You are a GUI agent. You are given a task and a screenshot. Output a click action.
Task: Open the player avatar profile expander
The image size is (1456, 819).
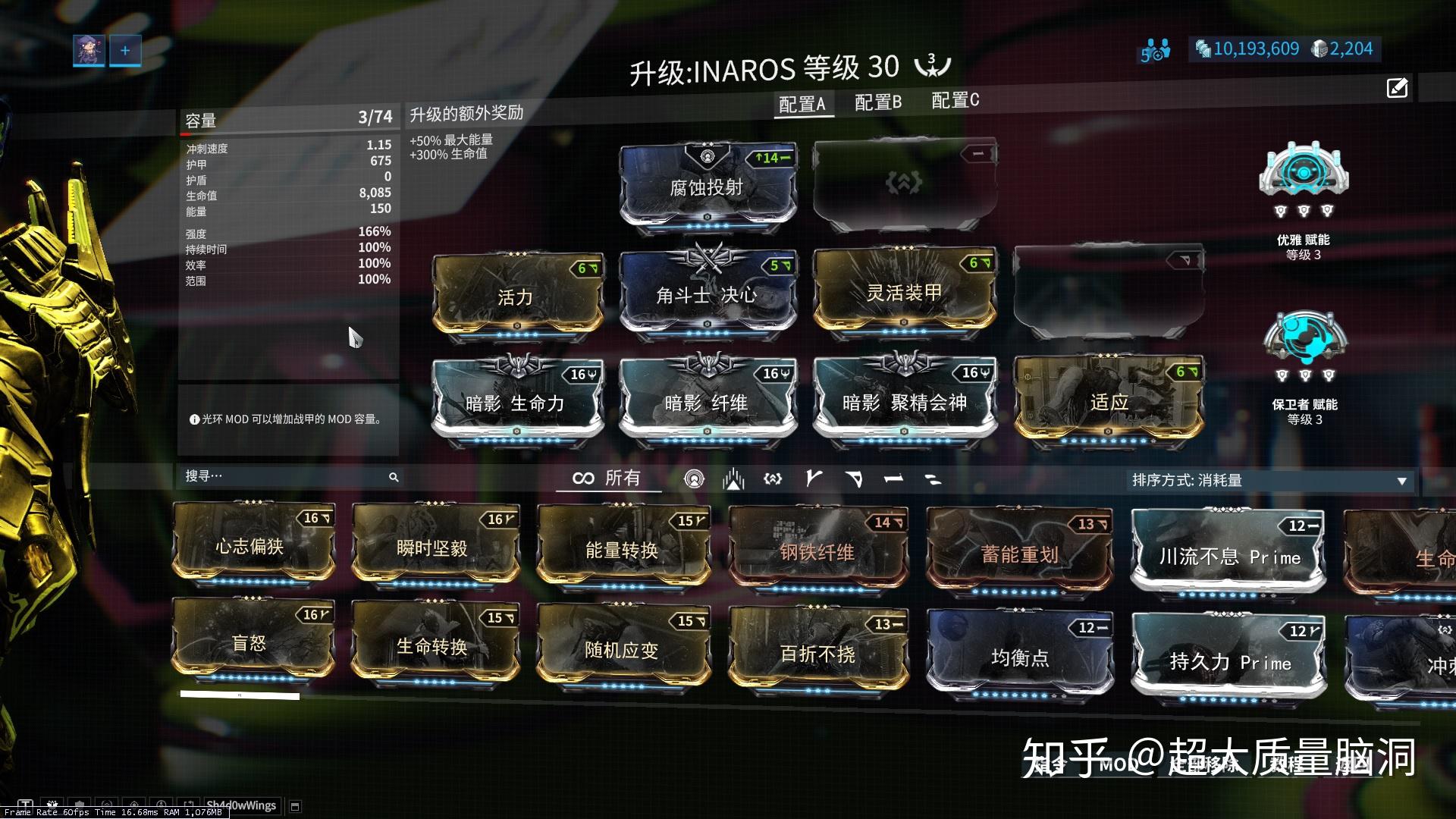(x=88, y=49)
